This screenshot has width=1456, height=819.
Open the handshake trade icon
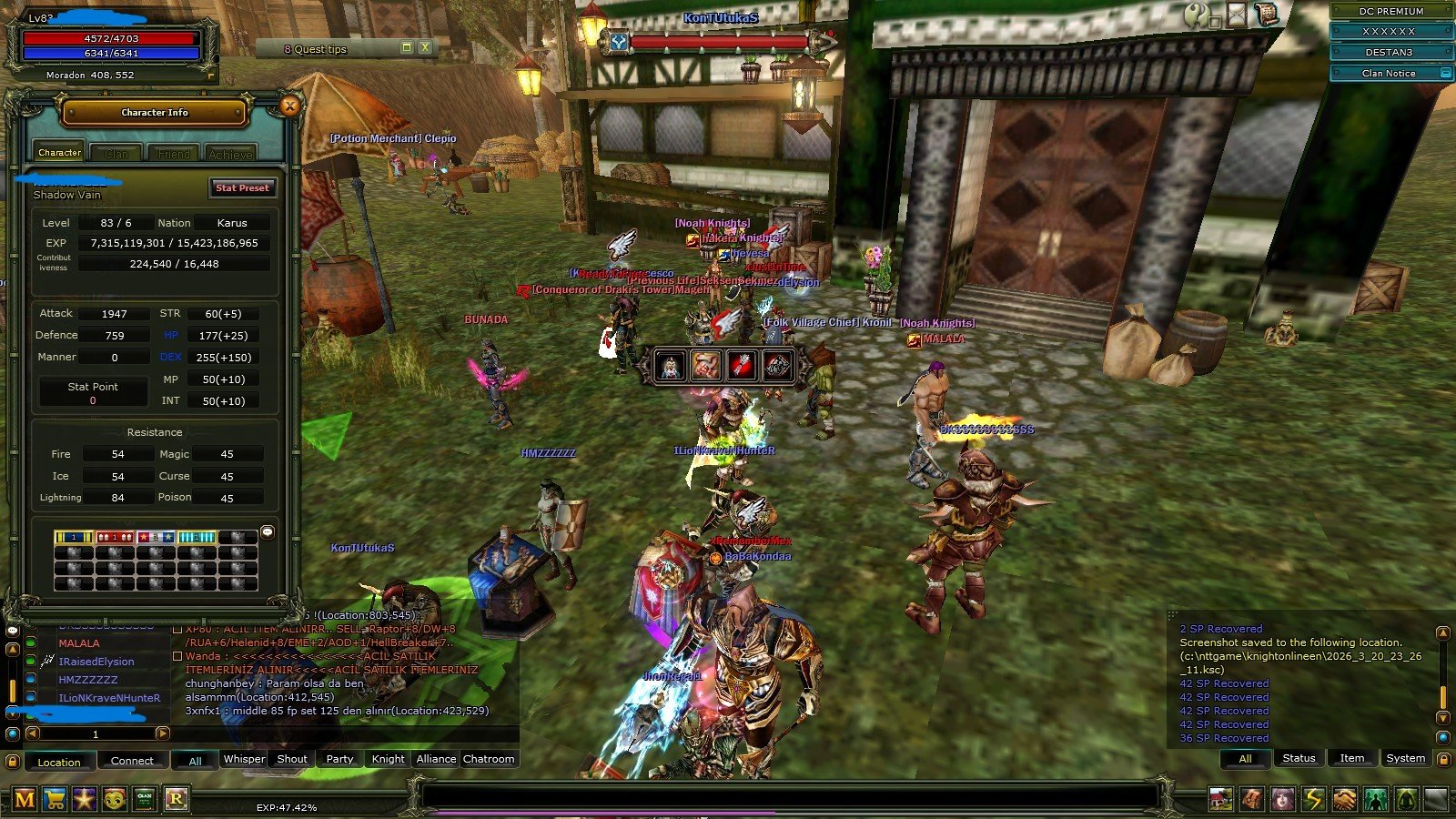[x=1344, y=800]
